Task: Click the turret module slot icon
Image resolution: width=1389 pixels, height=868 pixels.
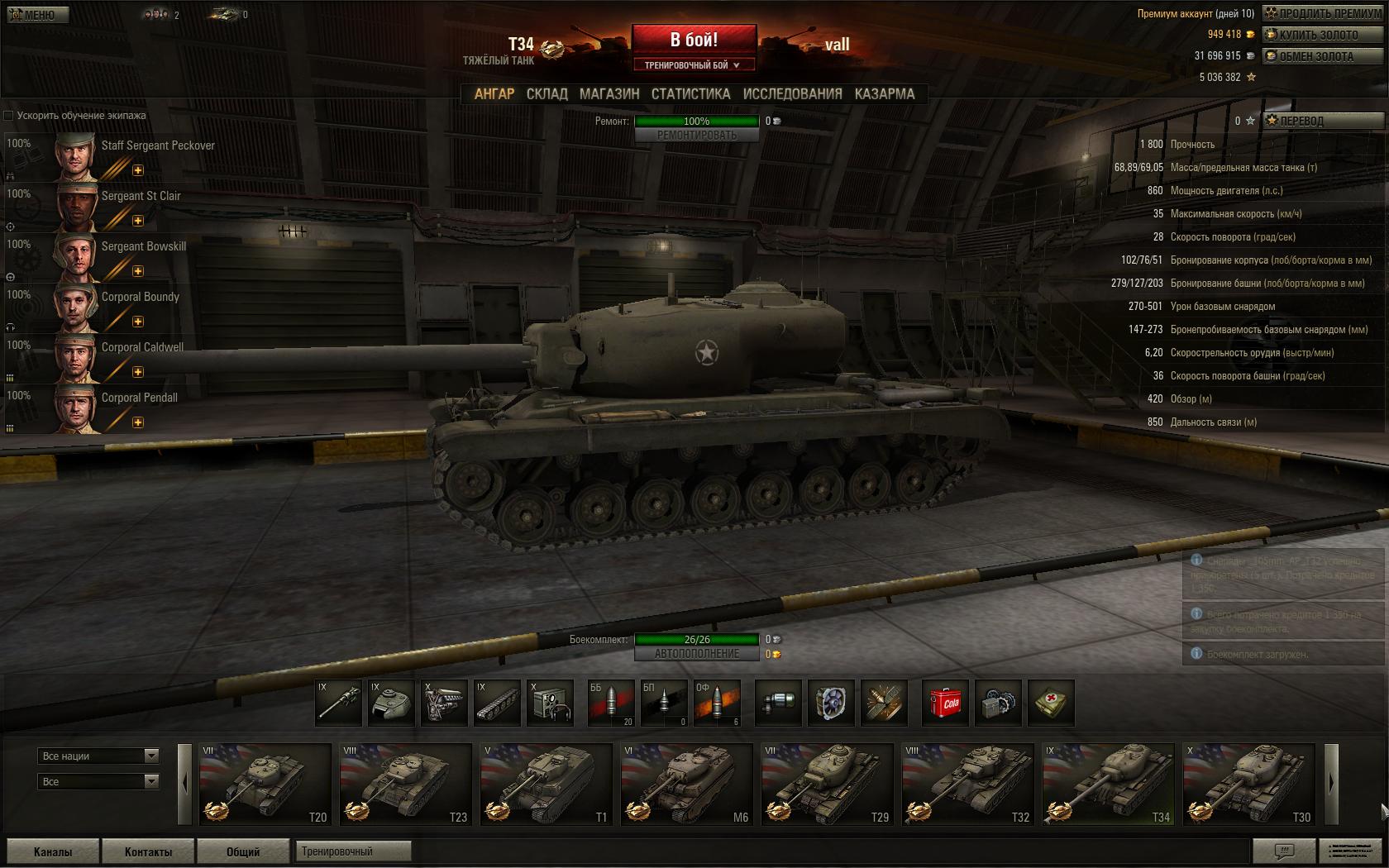Action: pos(393,703)
